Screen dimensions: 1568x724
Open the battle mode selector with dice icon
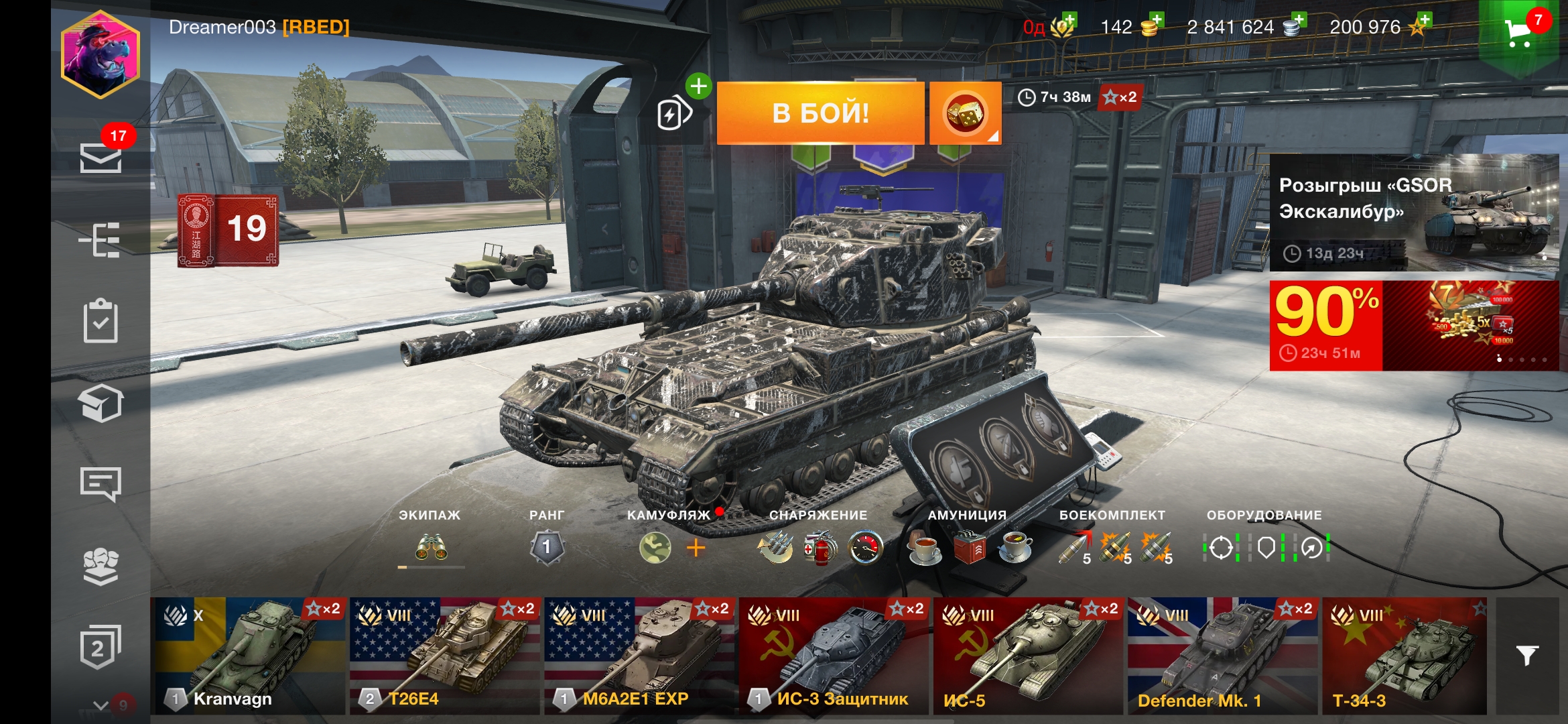tap(965, 113)
